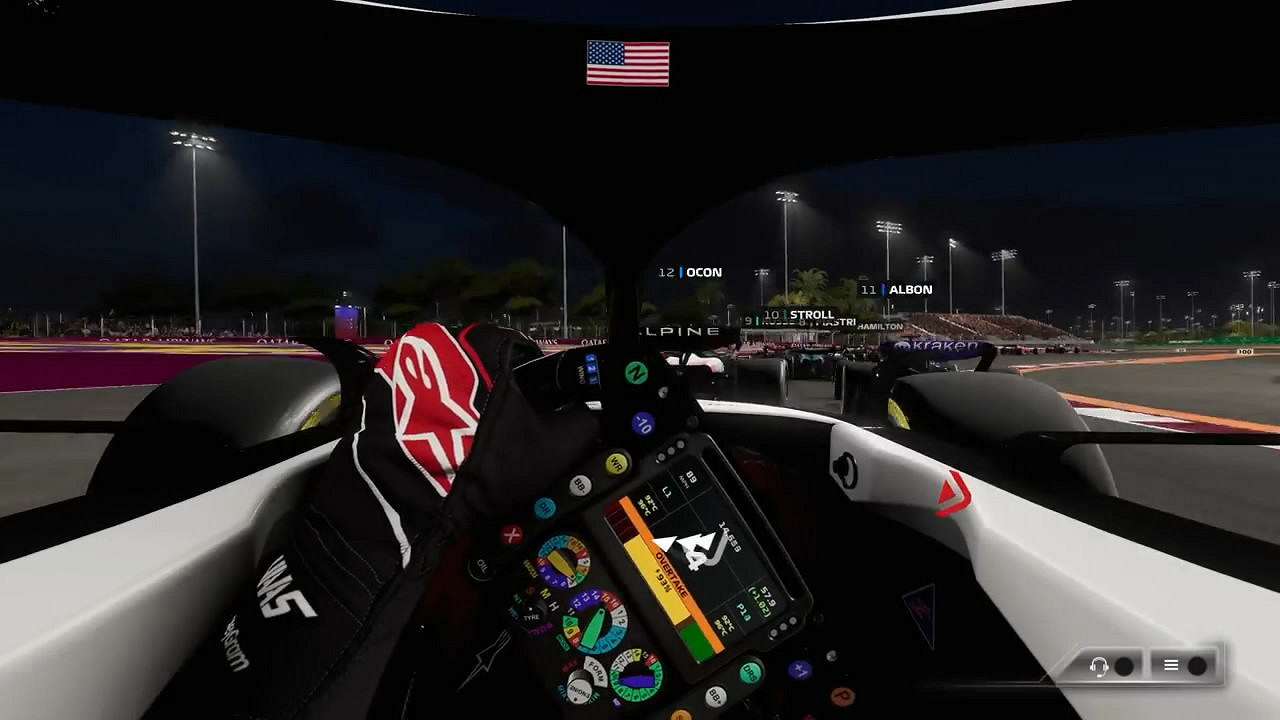Toggle the OIL switch on the wheel

(x=480, y=565)
